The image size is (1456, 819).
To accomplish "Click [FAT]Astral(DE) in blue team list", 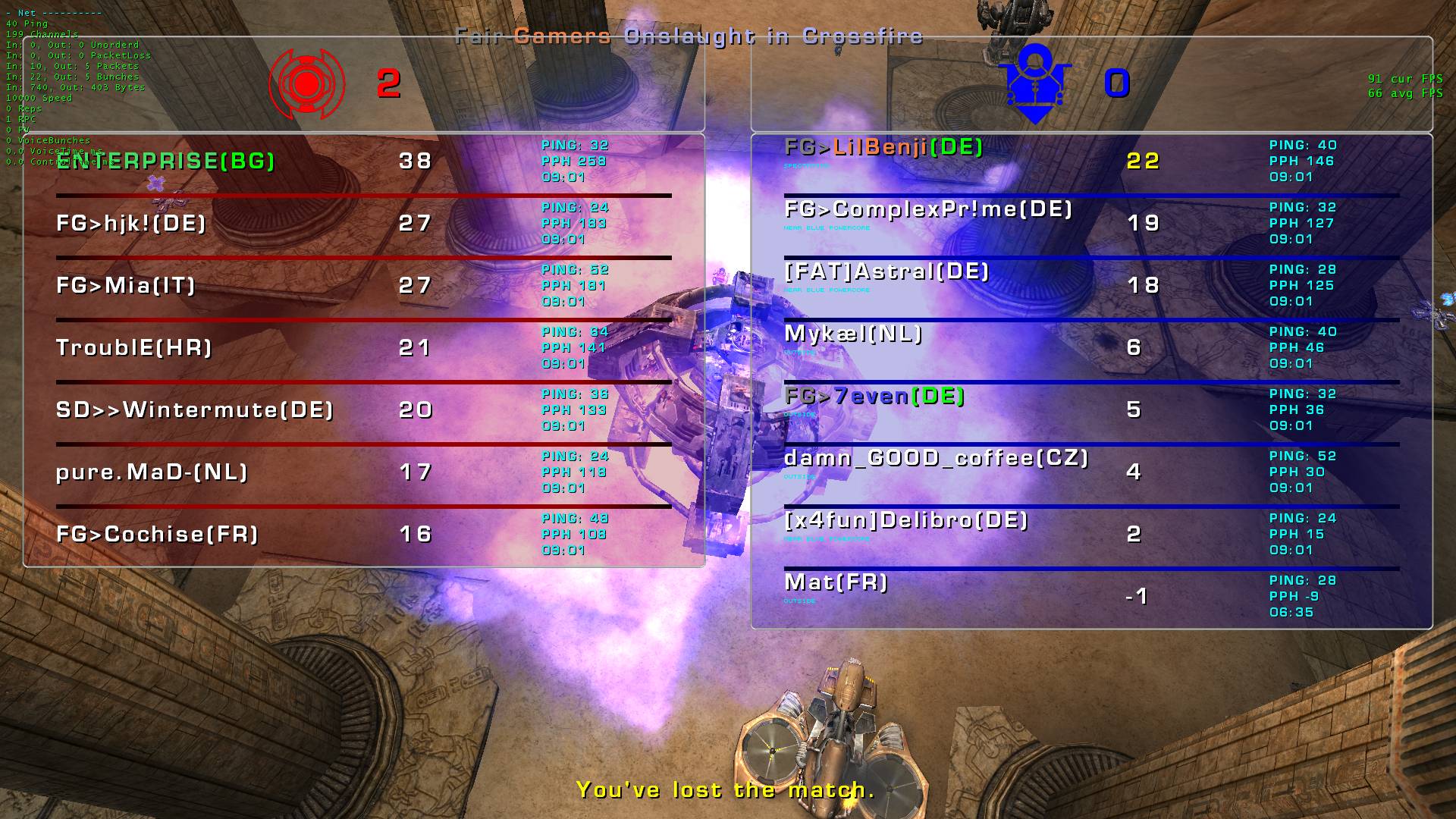I will pos(886,271).
